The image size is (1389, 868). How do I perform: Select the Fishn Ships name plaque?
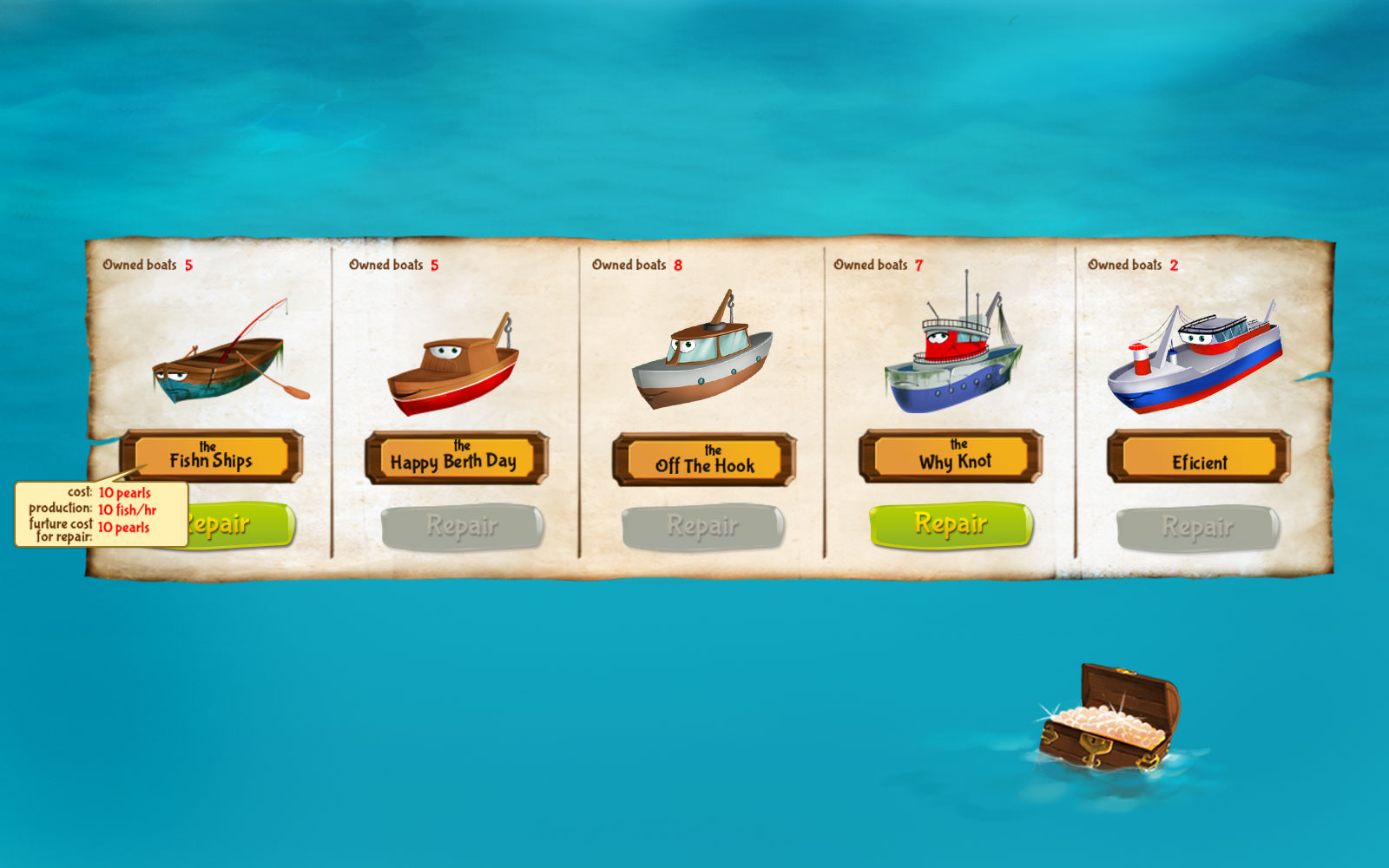211,457
